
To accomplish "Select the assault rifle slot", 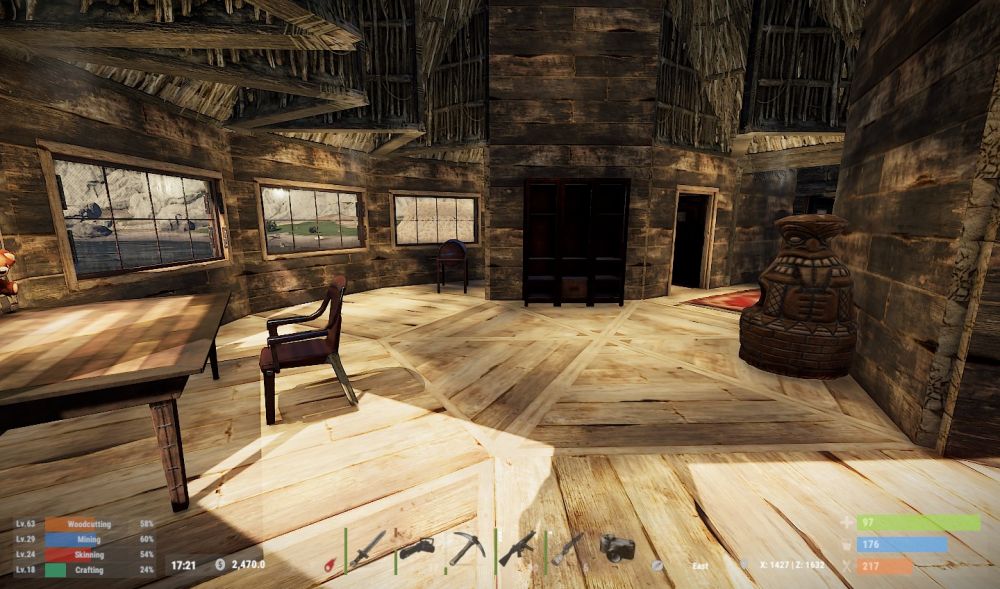I will coord(517,548).
